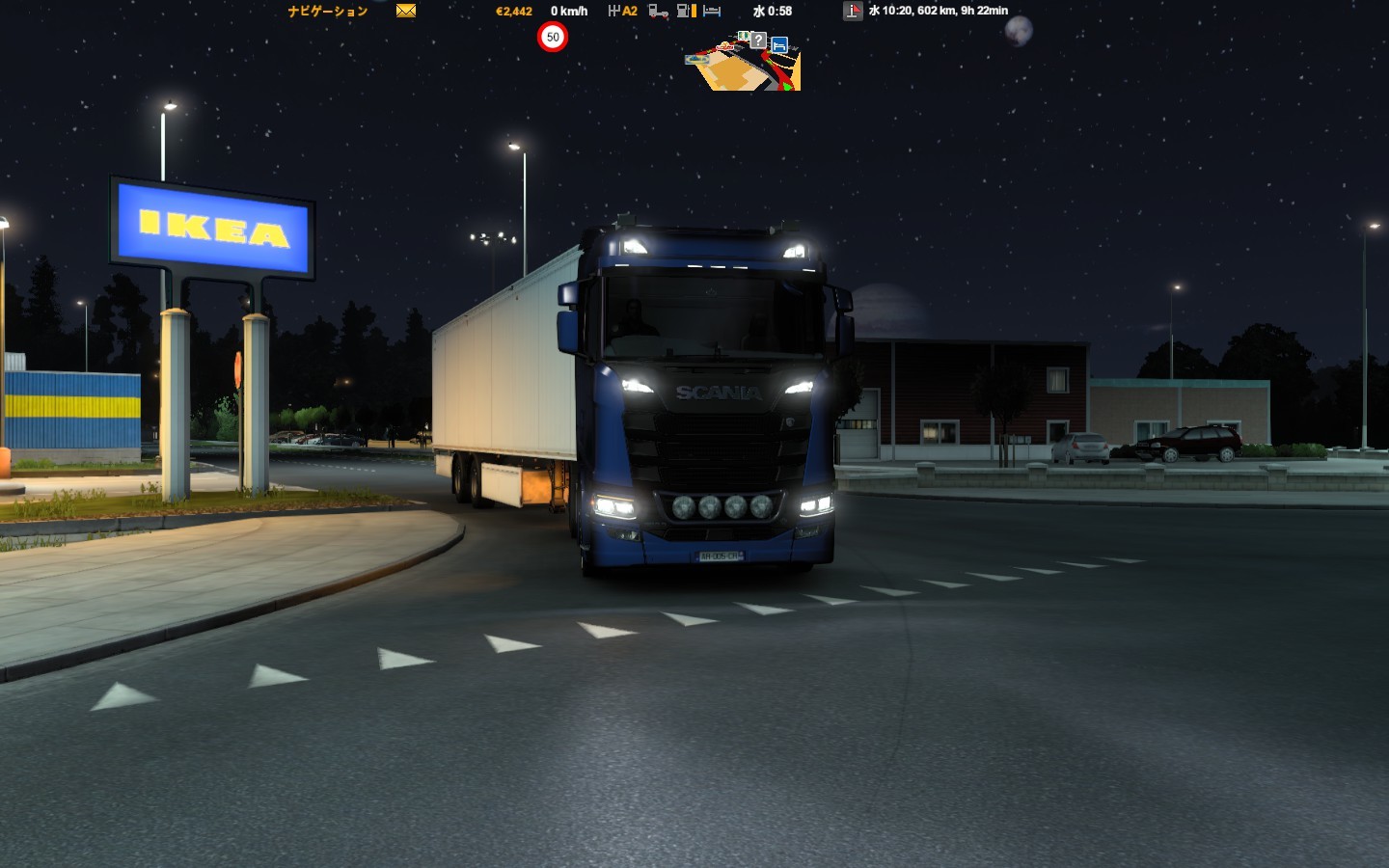Open the mail envelope icon
Image resolution: width=1389 pixels, height=868 pixels.
(406, 11)
